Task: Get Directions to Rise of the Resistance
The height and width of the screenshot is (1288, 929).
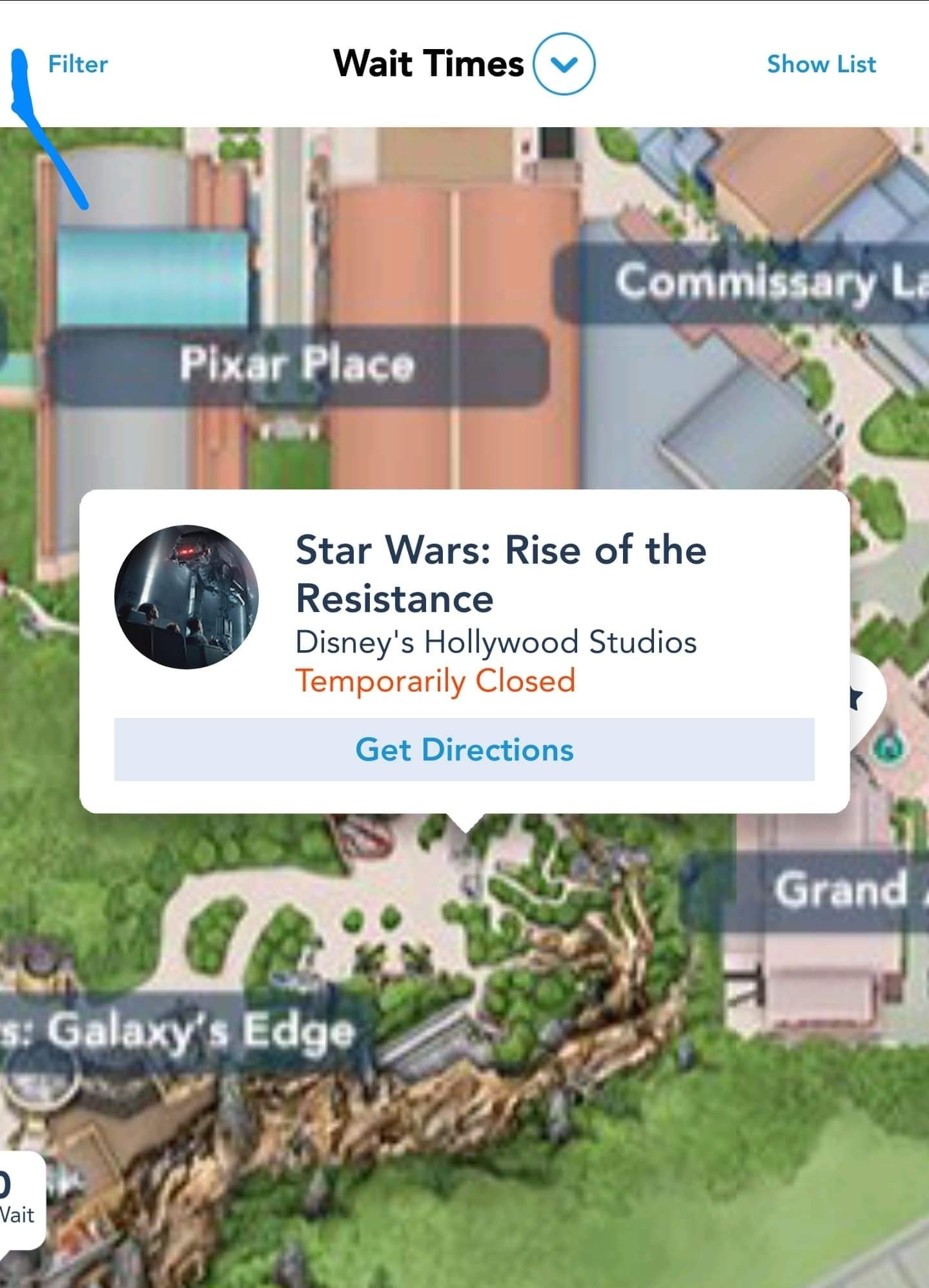Action: click(x=464, y=750)
